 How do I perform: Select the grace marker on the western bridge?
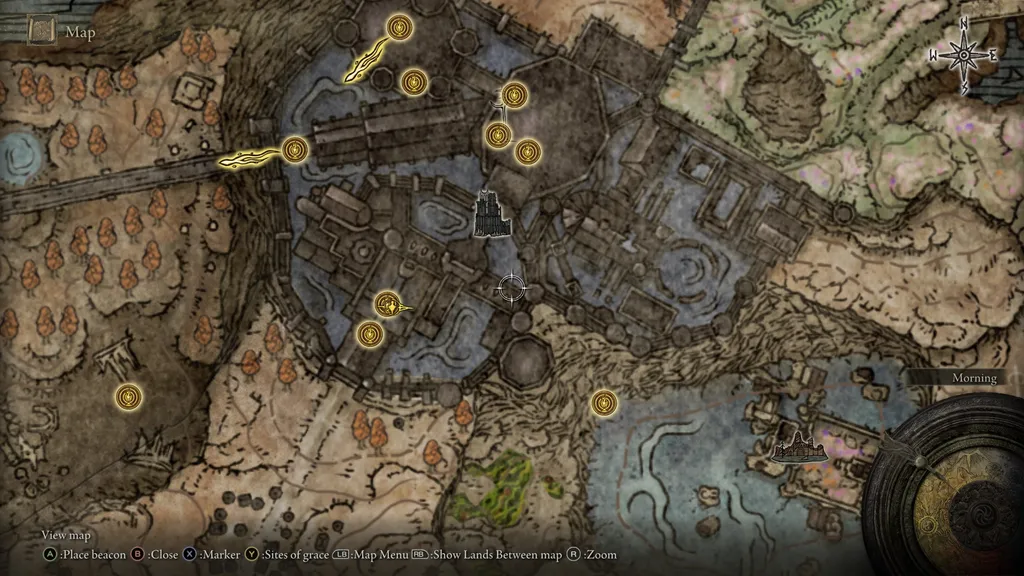pyautogui.click(x=294, y=150)
